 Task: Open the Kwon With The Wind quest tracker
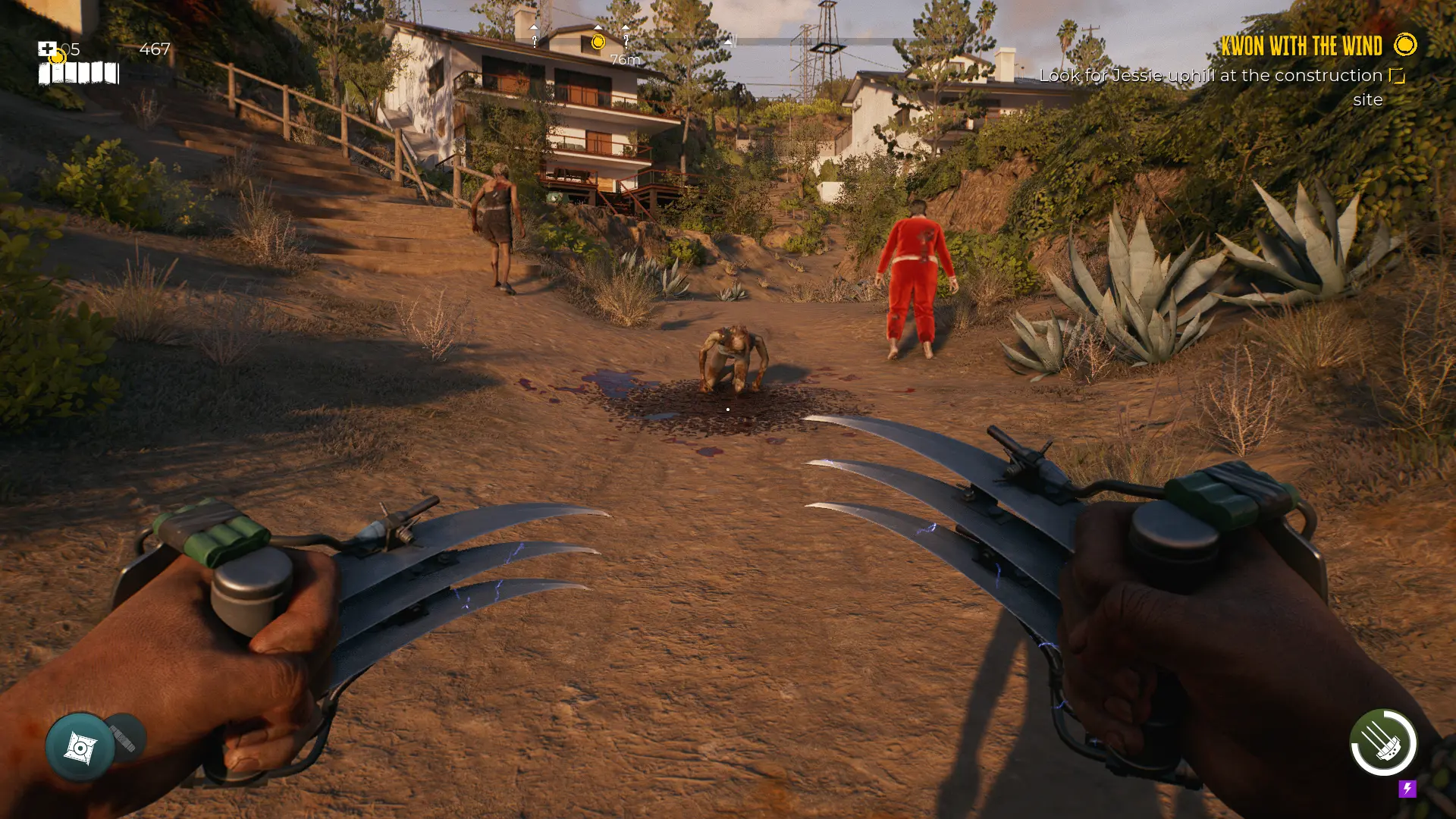tap(1301, 46)
